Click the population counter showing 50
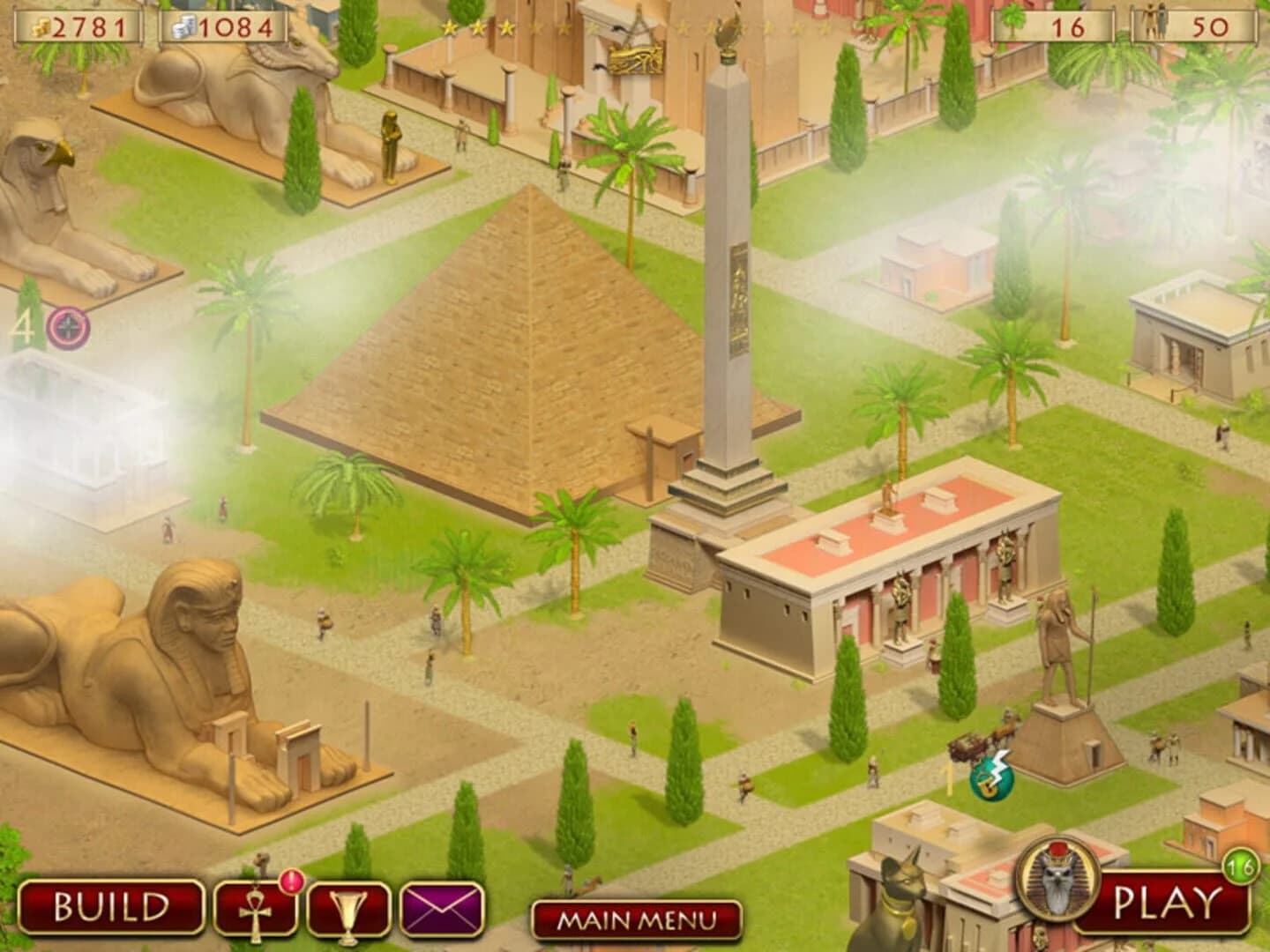Viewport: 1270px width, 952px height. (1197, 26)
